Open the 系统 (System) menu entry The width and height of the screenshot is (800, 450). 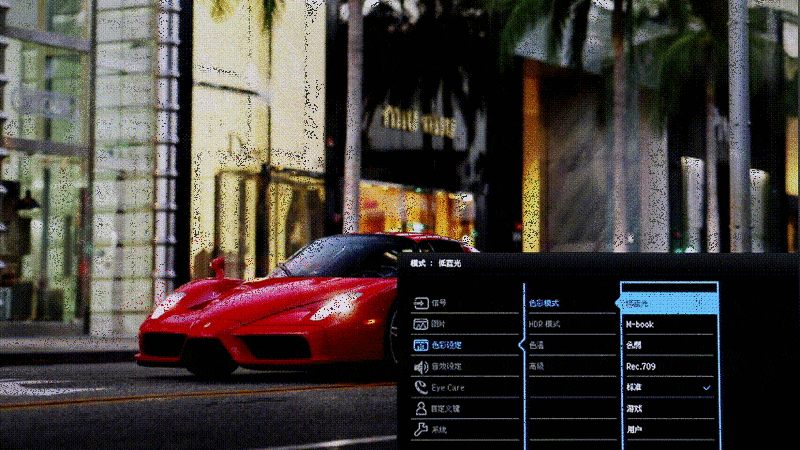439,430
